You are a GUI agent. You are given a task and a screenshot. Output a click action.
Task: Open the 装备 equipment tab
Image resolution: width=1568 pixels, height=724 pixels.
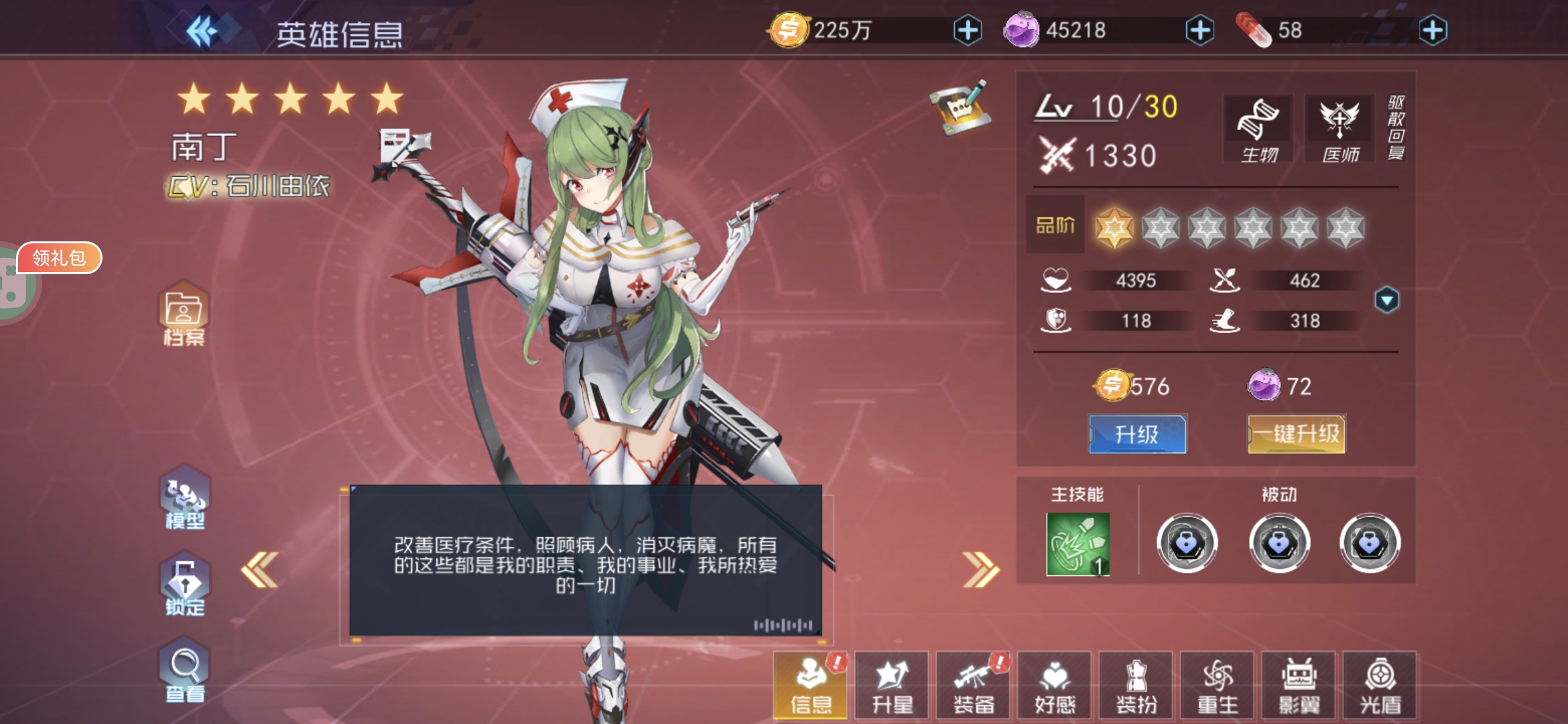[974, 685]
